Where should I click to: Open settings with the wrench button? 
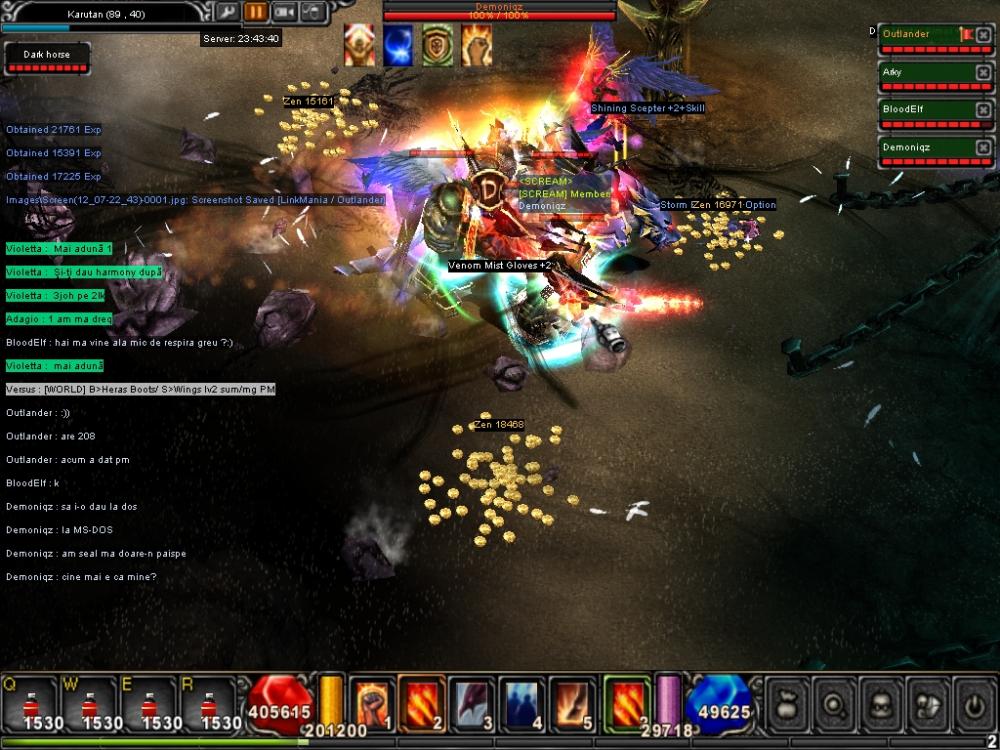click(x=227, y=12)
